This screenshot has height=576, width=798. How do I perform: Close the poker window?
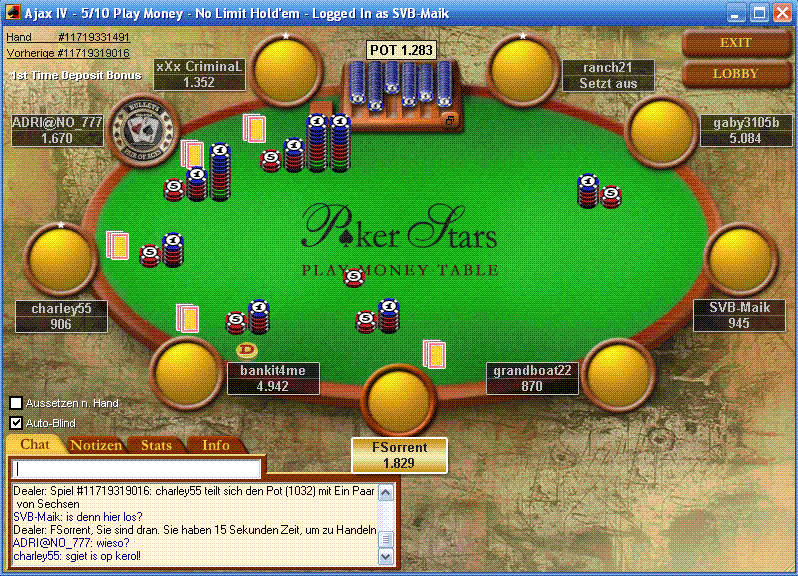[783, 13]
